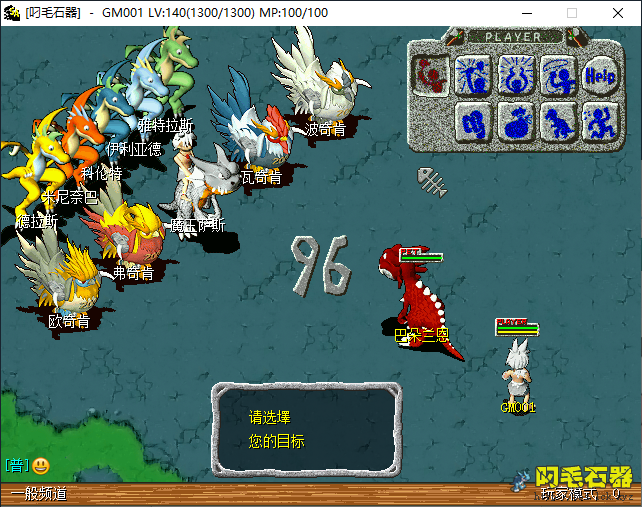The height and width of the screenshot is (507, 642).
Task: Open the item bag command
Action: (x=515, y=120)
